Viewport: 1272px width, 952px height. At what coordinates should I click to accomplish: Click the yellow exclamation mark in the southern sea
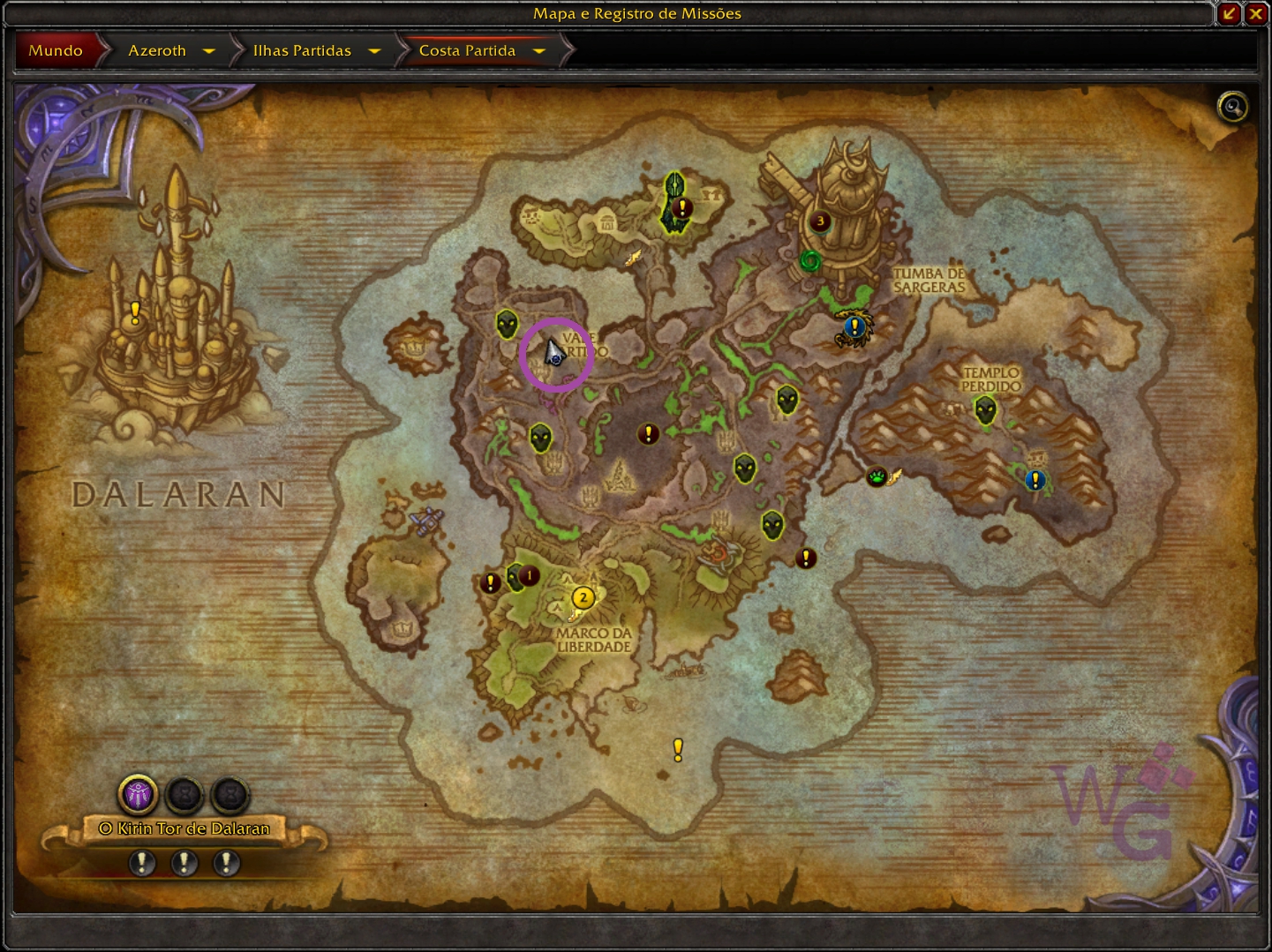click(678, 750)
